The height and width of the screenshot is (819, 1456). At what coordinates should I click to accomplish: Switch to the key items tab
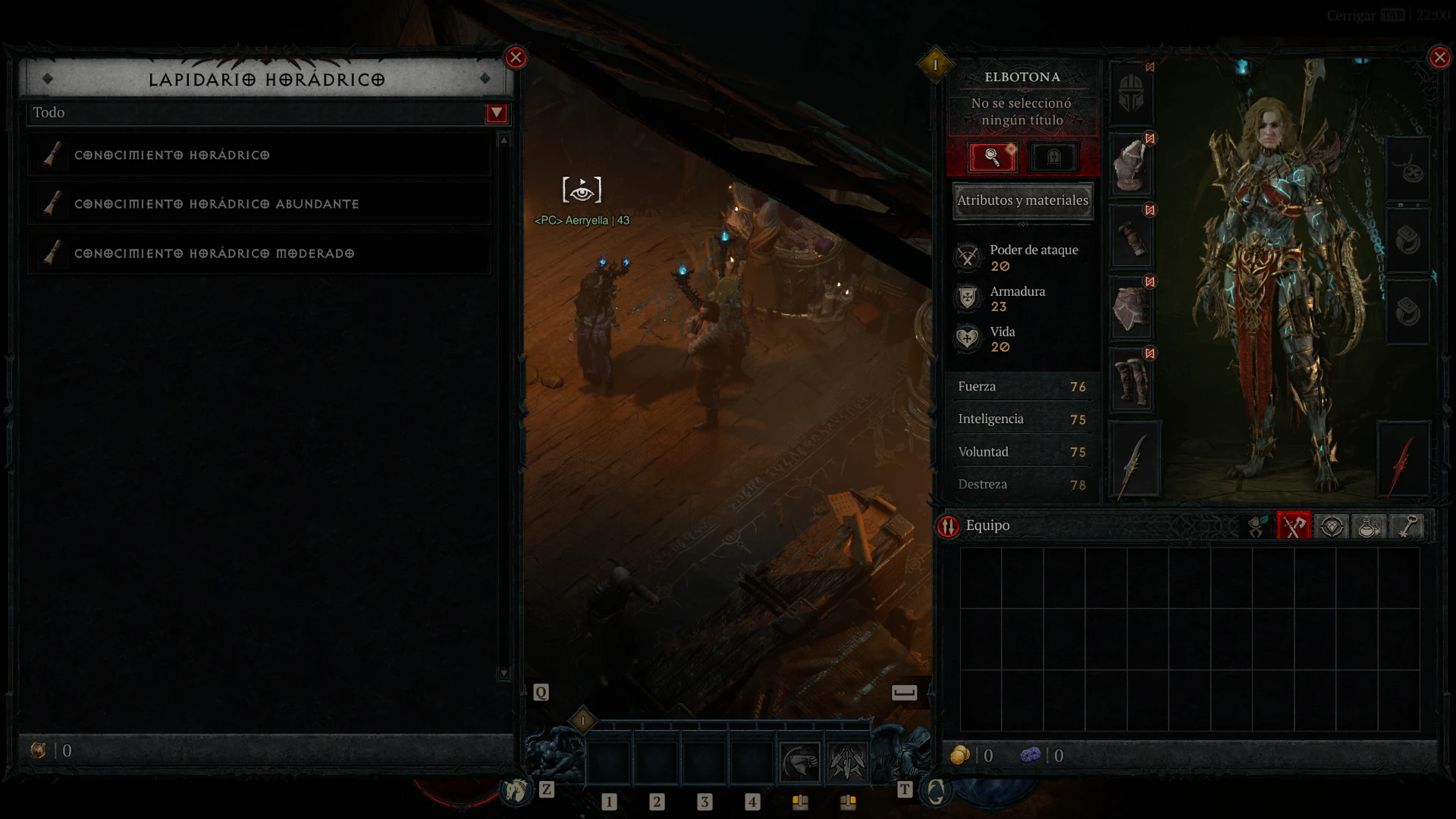click(x=1407, y=526)
